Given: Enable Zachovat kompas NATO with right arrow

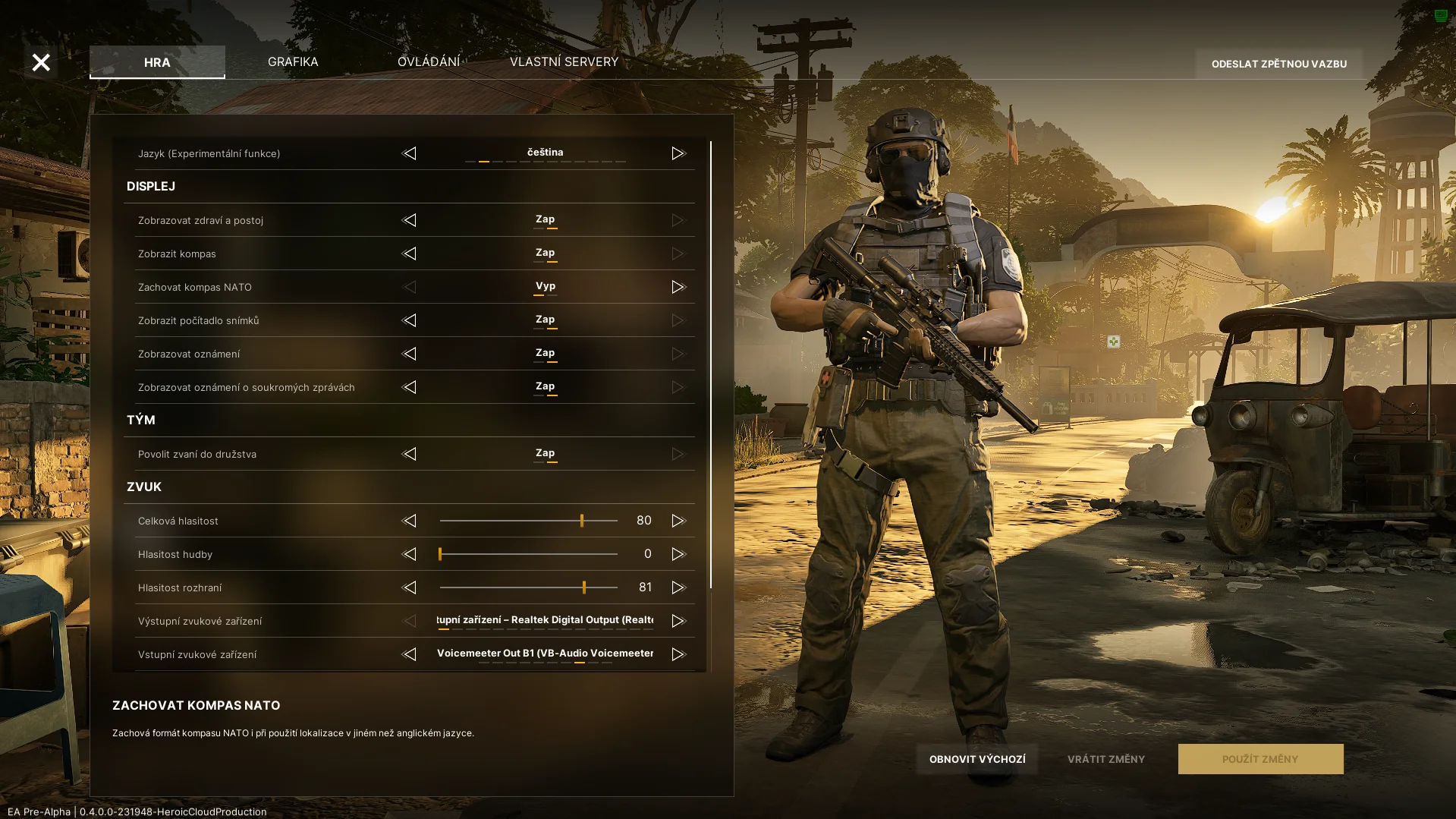Looking at the screenshot, I should [678, 287].
